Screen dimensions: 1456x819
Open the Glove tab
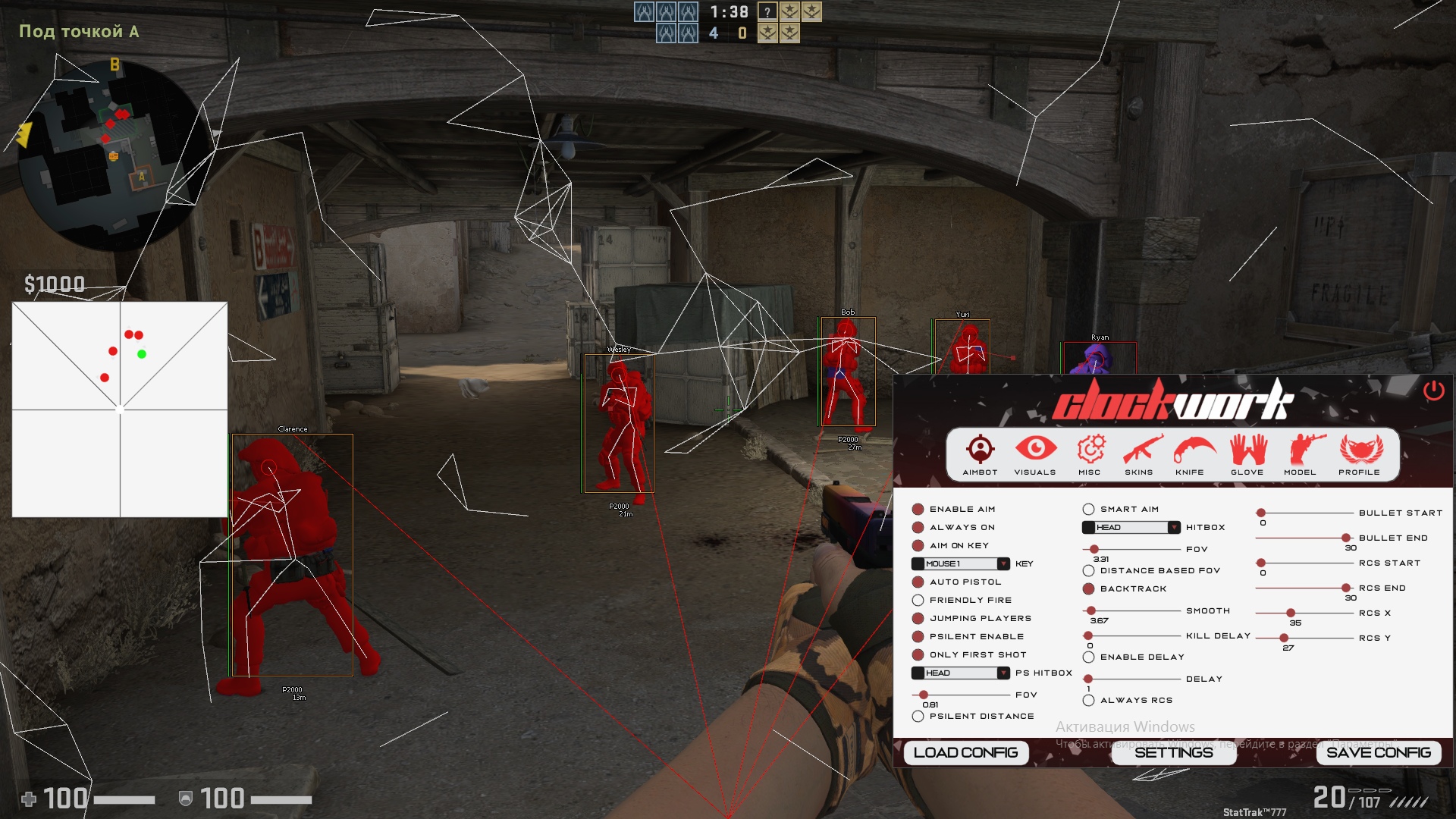tap(1247, 454)
